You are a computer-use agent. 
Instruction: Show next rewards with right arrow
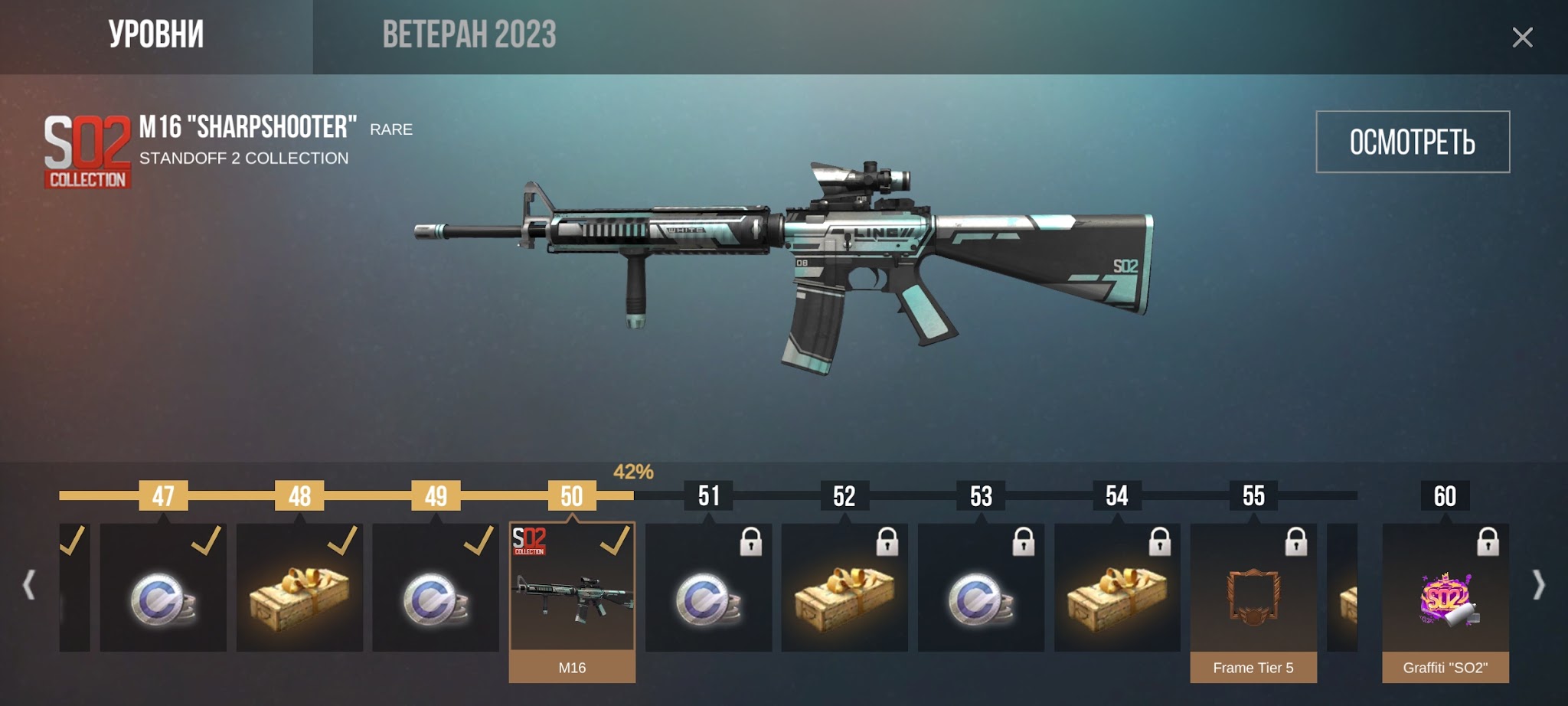point(1539,585)
